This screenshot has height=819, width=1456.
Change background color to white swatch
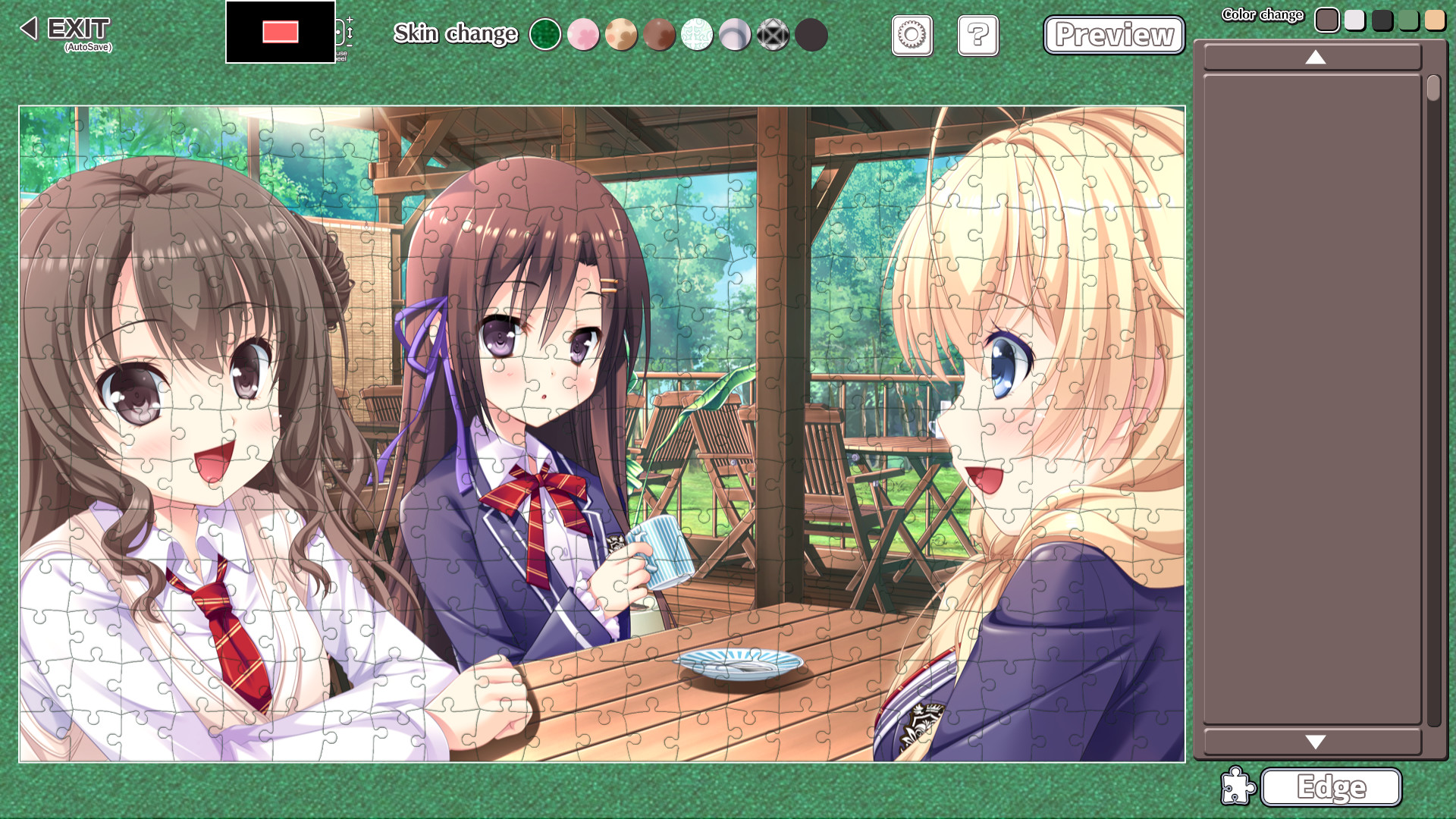1355,20
